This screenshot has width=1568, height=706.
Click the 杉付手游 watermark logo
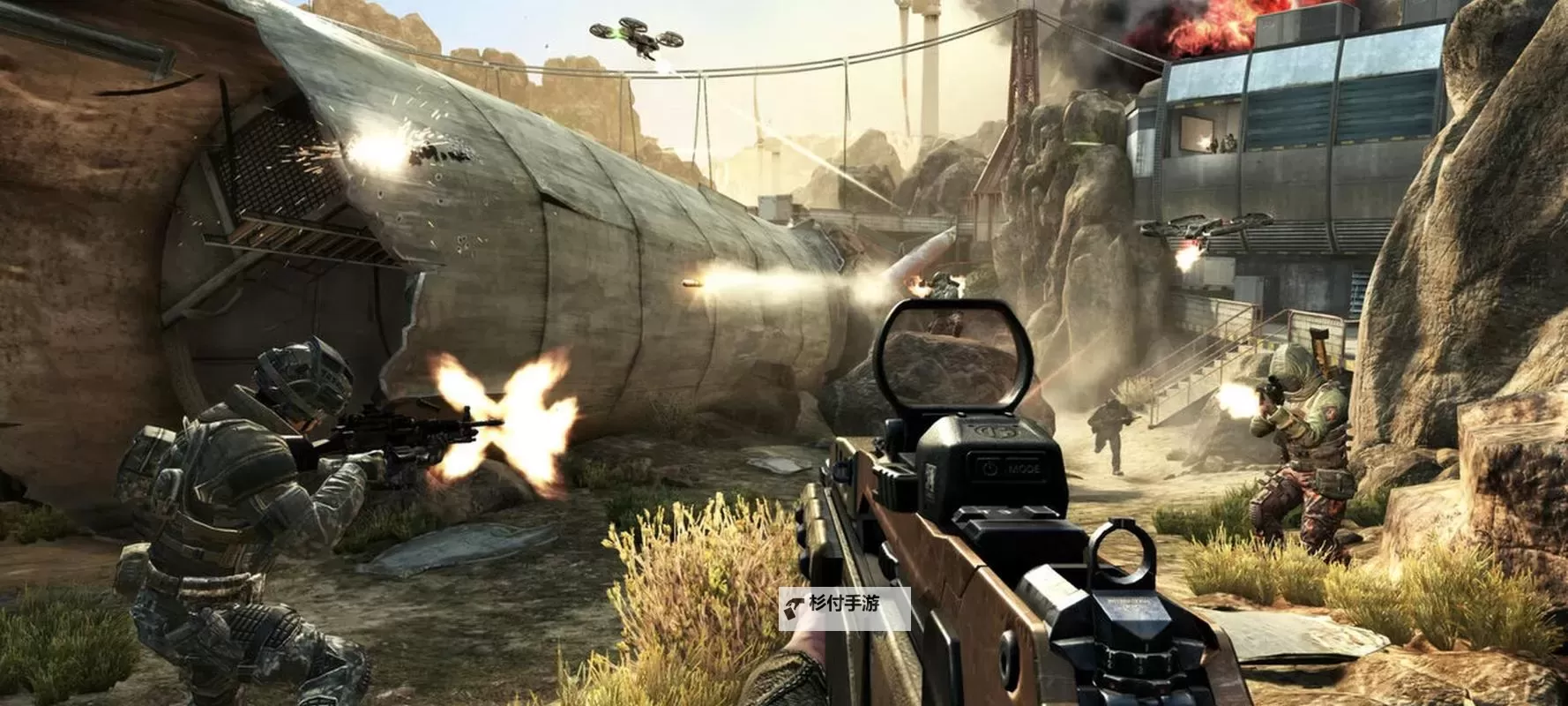(843, 606)
